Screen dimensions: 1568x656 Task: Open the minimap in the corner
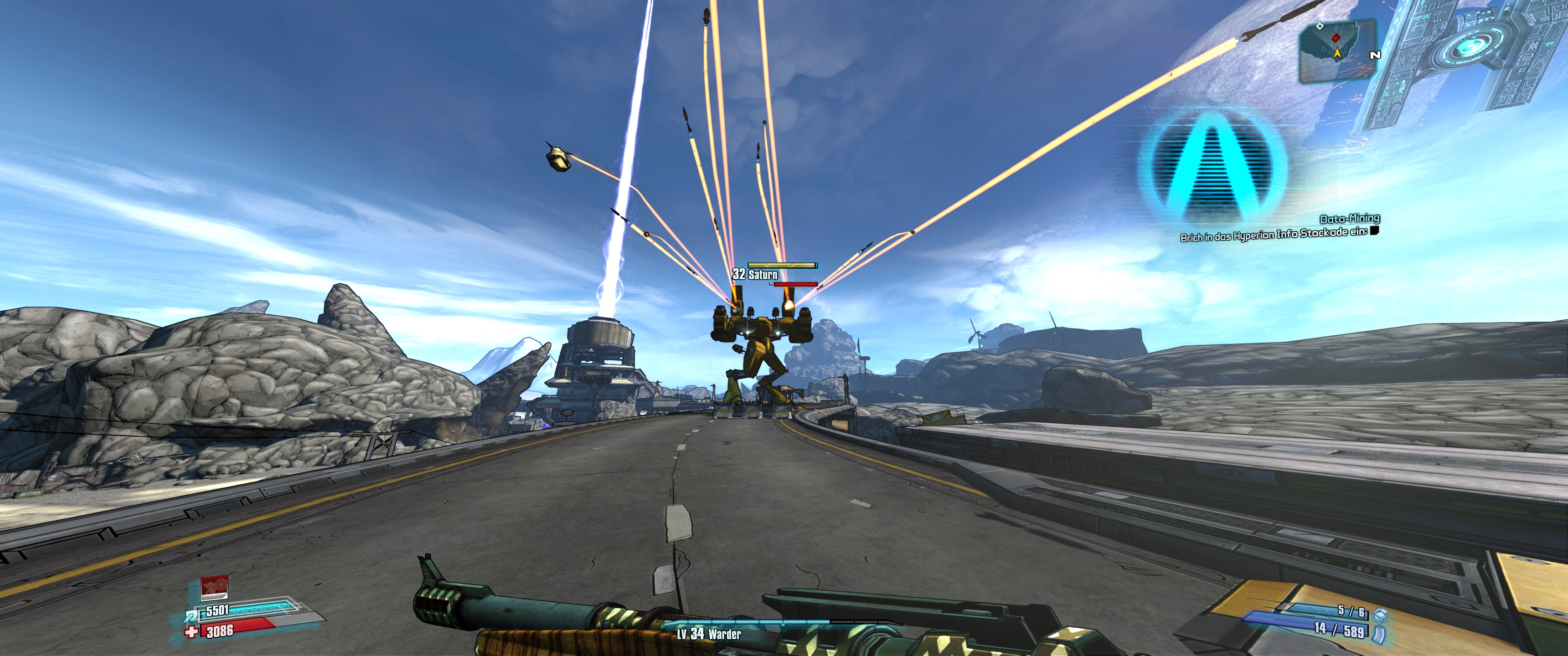[x=1337, y=50]
